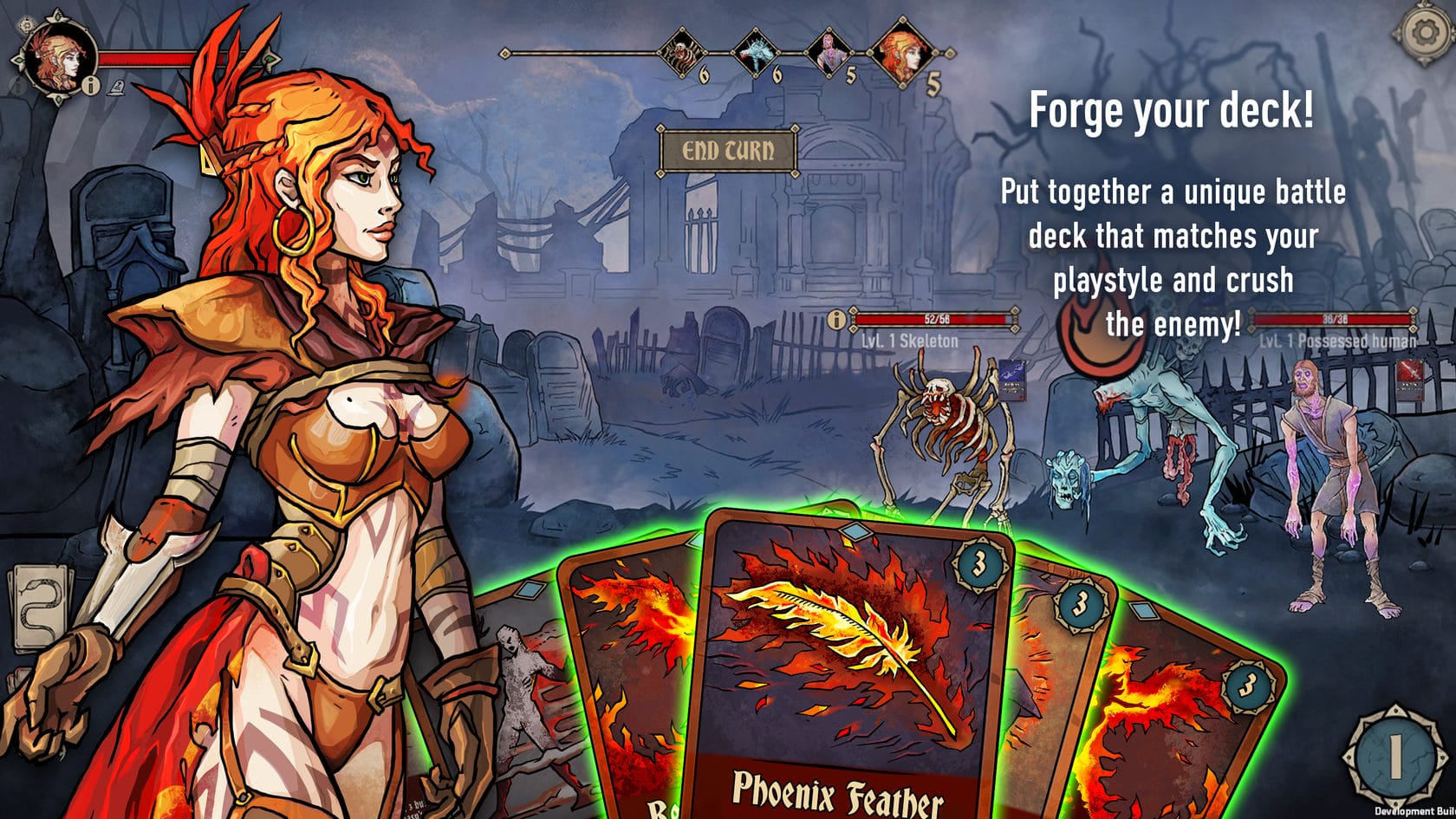Inspect the skeleton's blue intent card
The image size is (1456, 819).
tap(1011, 380)
